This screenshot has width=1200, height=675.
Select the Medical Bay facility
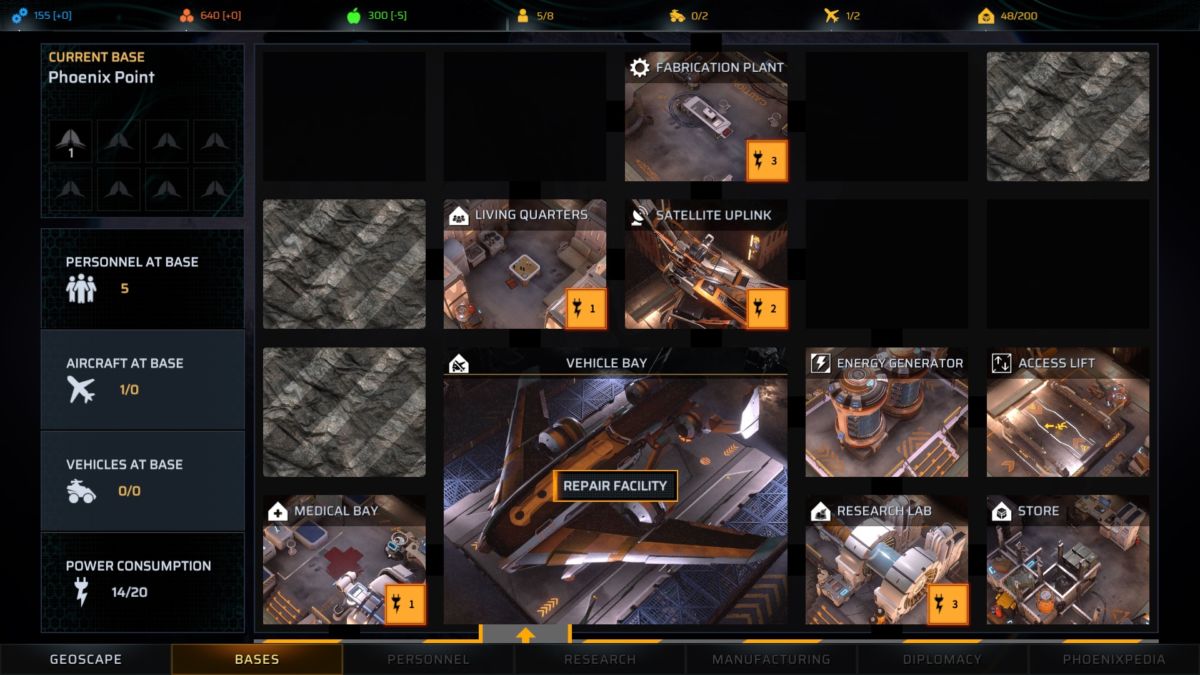click(x=344, y=560)
